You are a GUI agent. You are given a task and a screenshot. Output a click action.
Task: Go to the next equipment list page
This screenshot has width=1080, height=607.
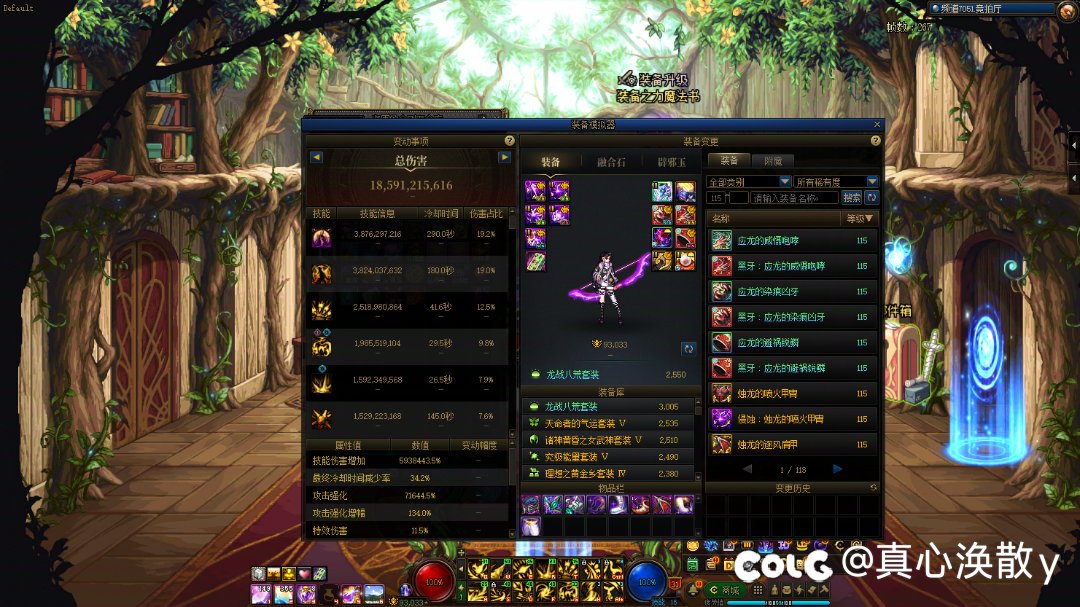pos(837,469)
